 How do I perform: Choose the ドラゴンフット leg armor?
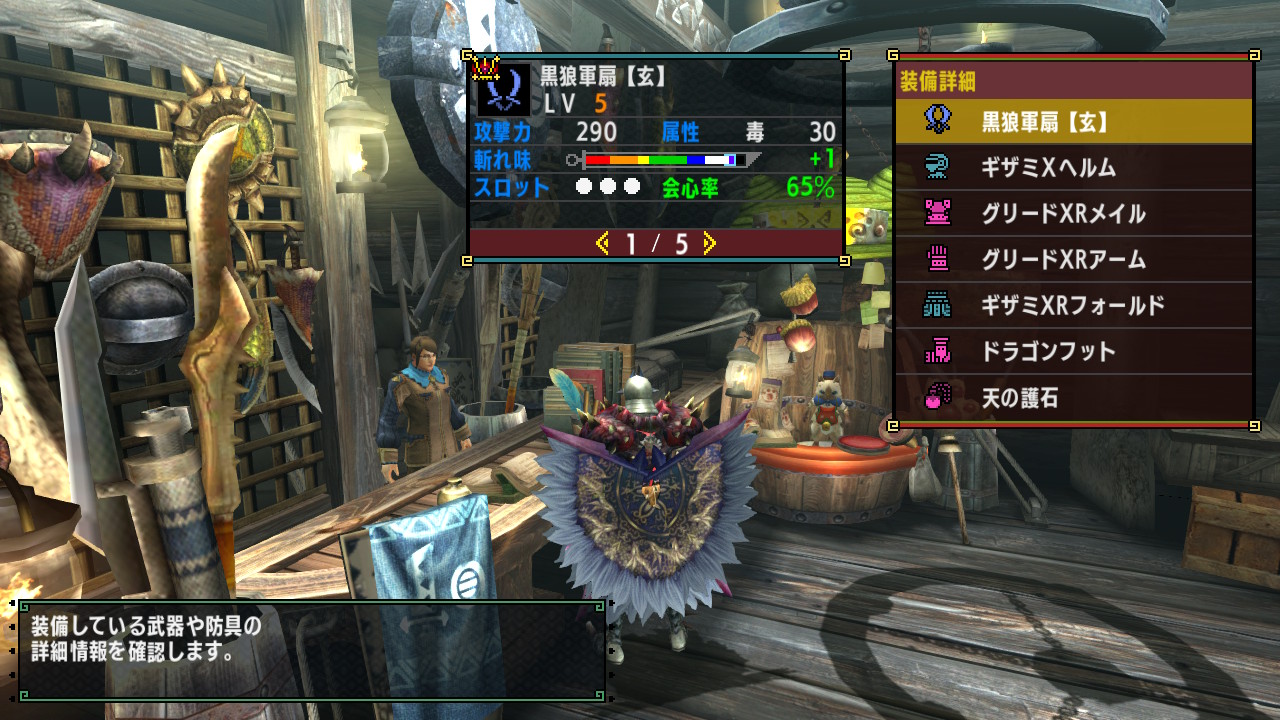[1073, 352]
